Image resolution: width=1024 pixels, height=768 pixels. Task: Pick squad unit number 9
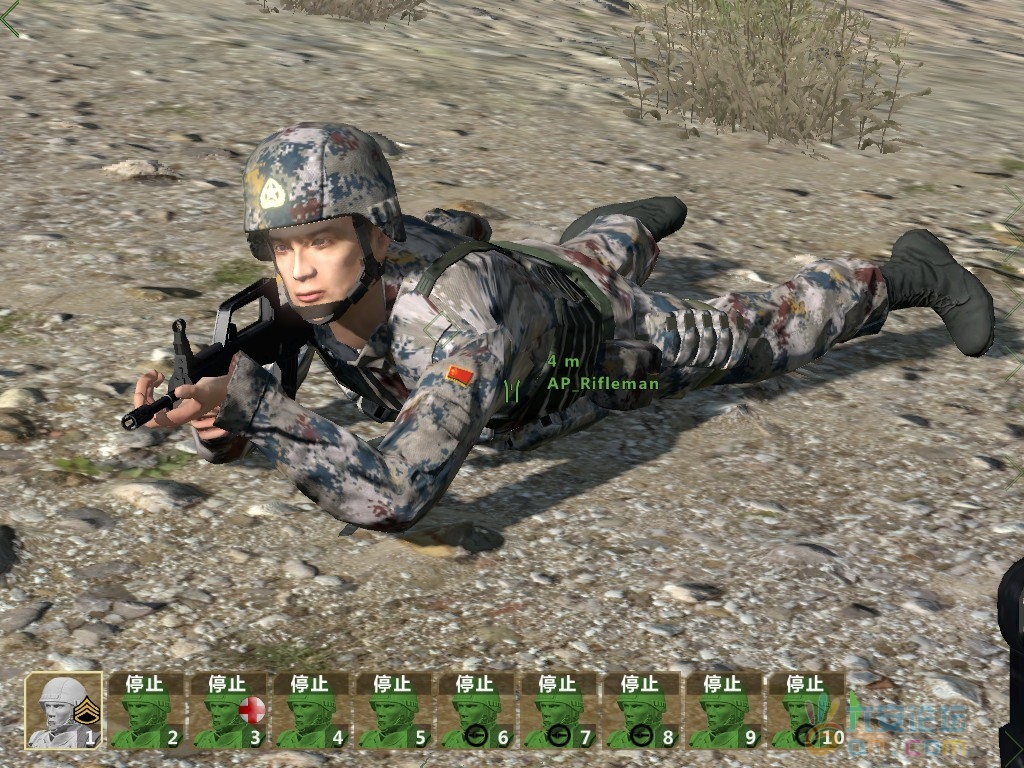click(x=724, y=711)
